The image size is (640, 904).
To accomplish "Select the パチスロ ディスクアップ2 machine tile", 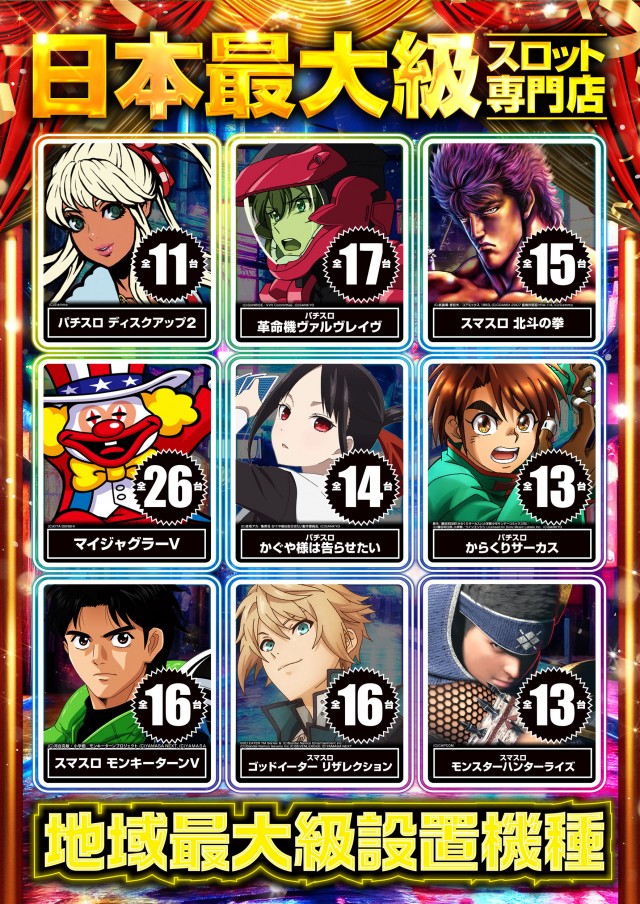I will click(x=128, y=240).
